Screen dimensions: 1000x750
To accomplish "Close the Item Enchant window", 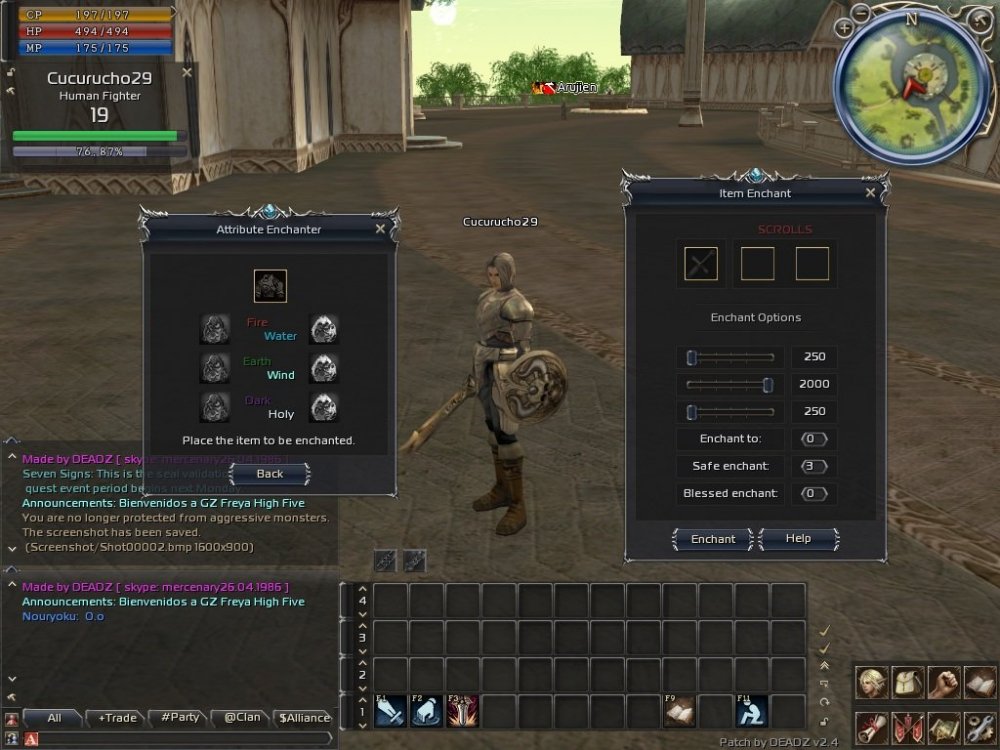I will (x=870, y=193).
